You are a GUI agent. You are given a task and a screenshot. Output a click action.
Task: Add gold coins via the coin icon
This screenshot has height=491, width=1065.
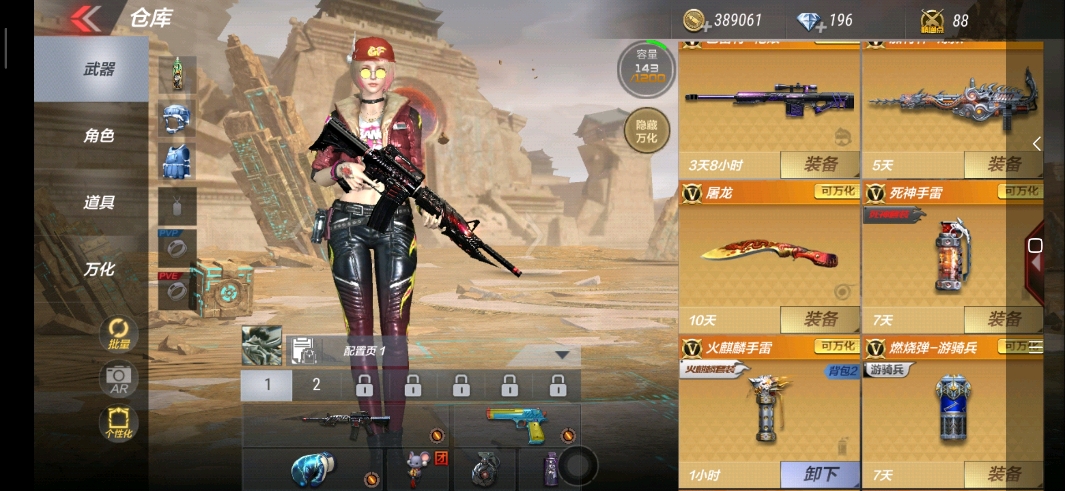(694, 20)
